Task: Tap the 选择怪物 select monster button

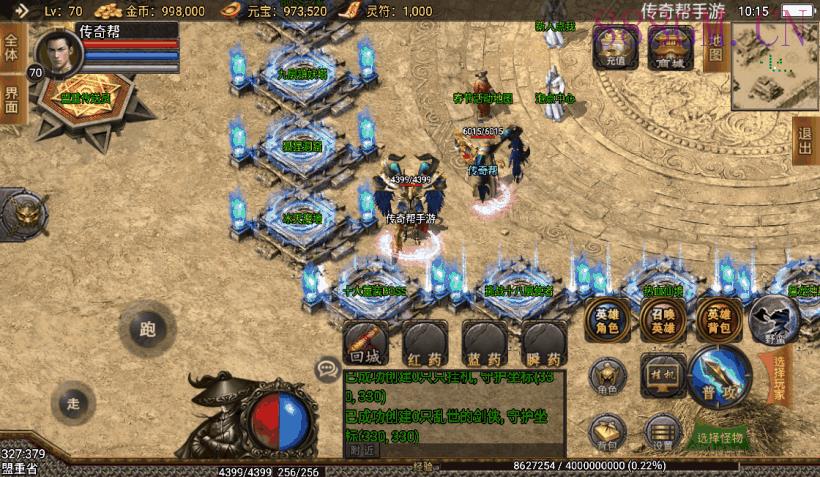Action: coord(721,438)
